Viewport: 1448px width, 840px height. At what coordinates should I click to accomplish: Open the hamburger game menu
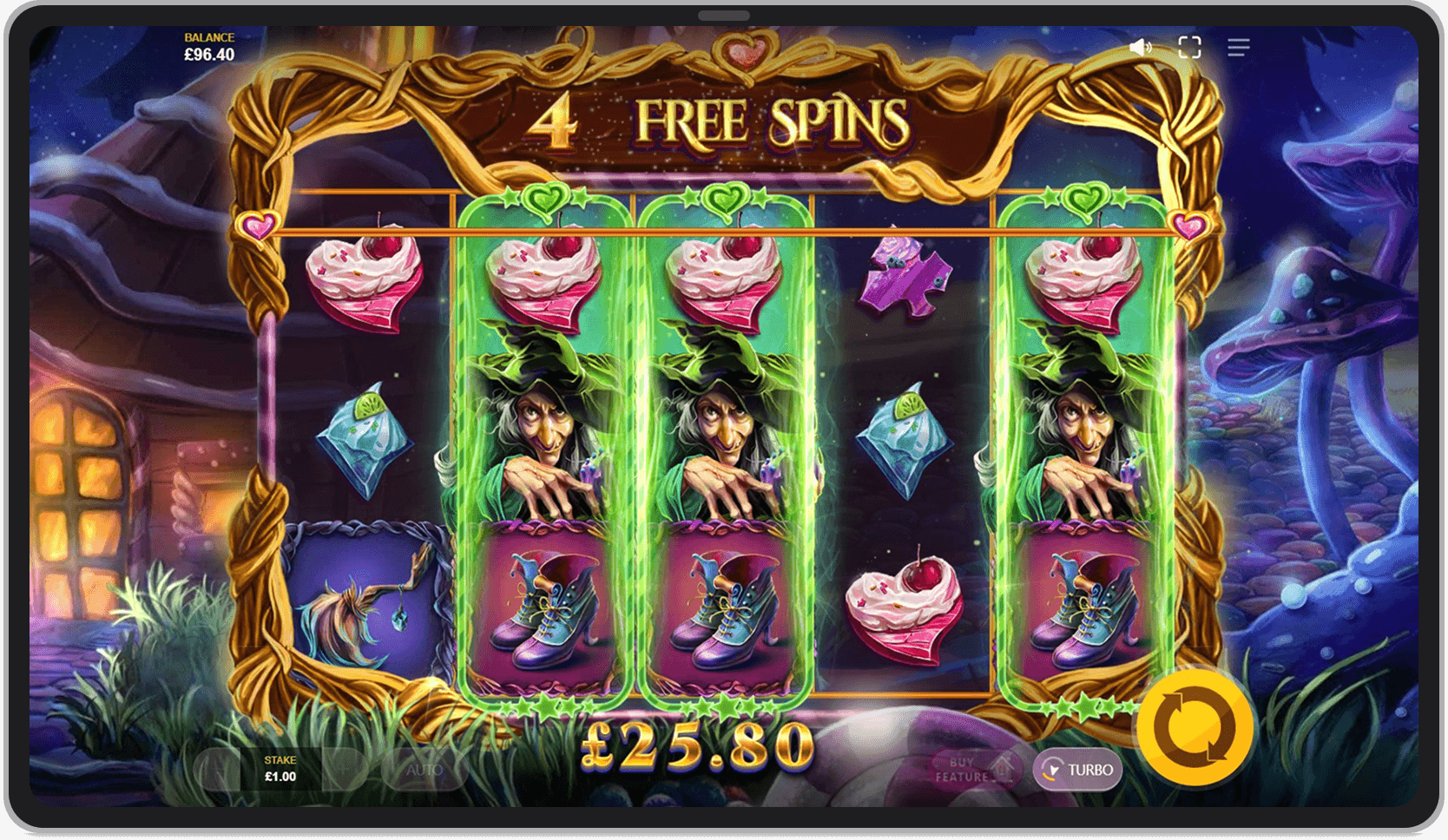[1239, 47]
